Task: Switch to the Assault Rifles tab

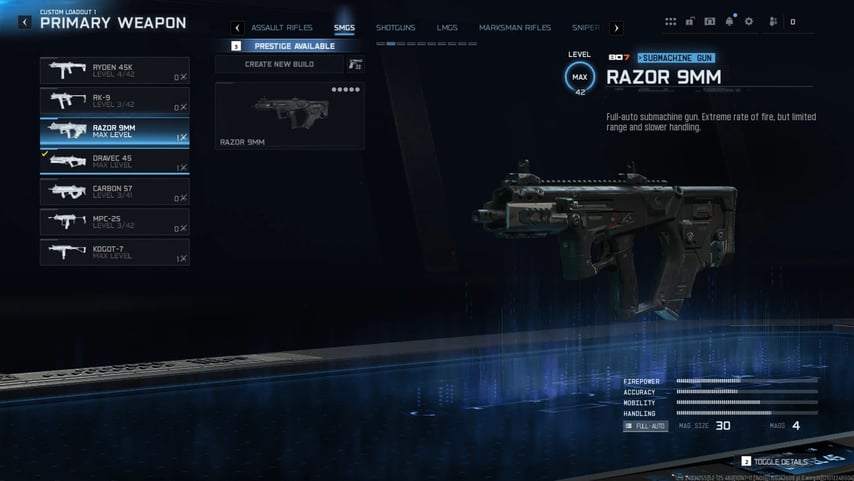Action: (x=282, y=28)
